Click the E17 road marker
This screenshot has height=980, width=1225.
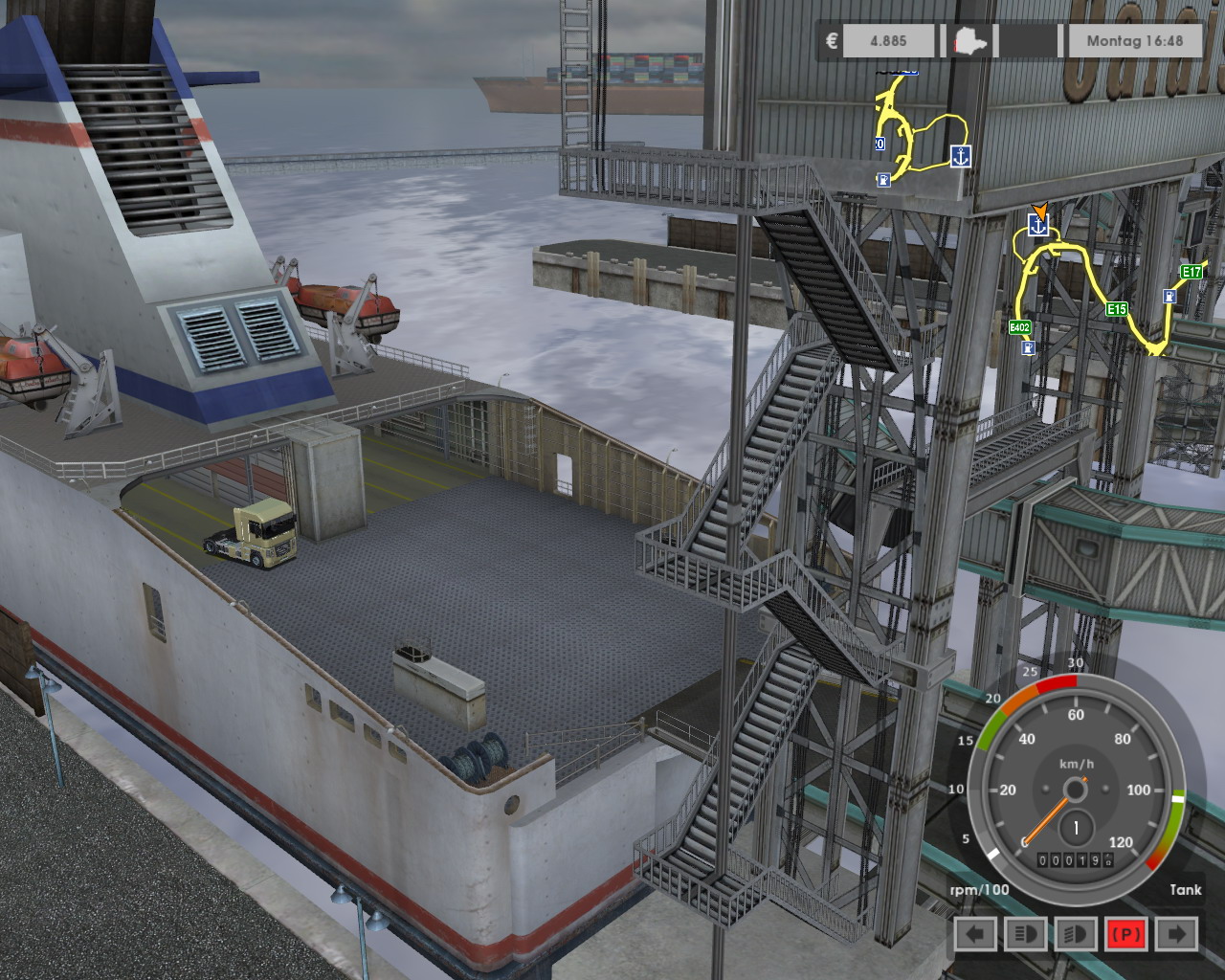1191,273
